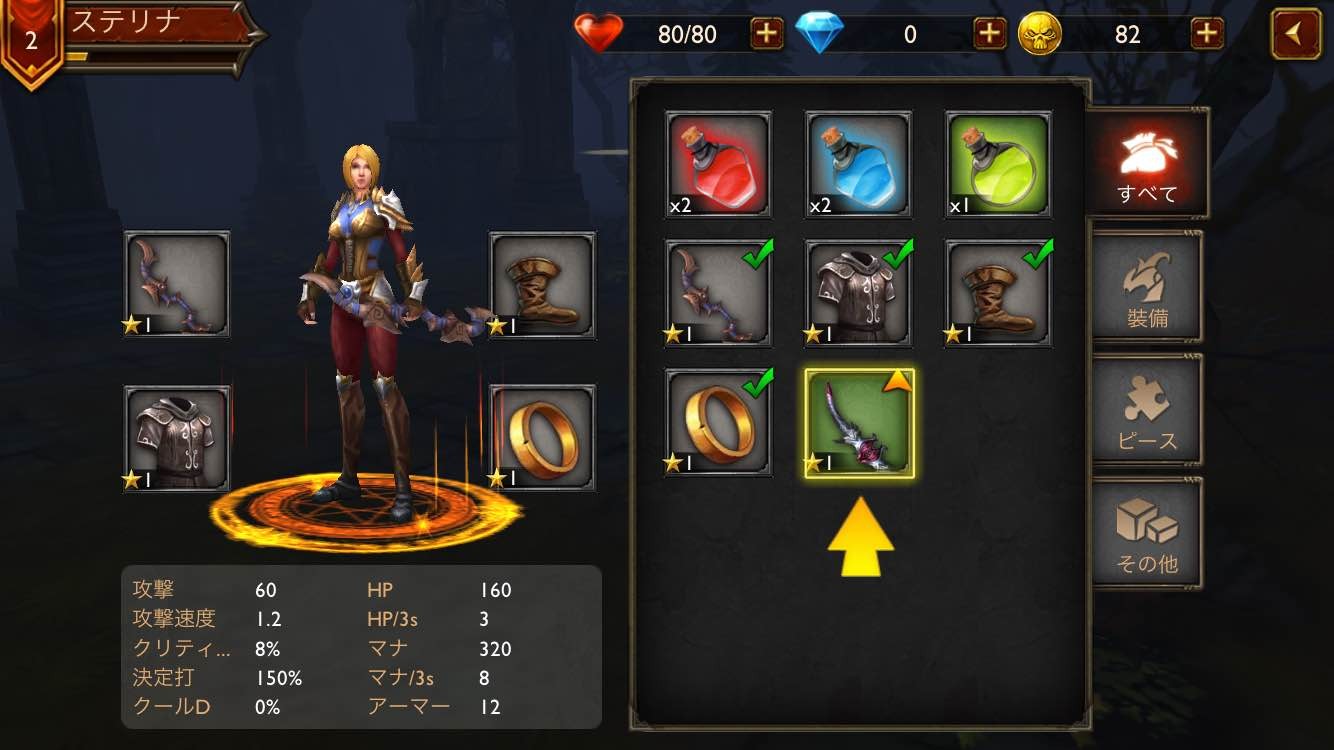The image size is (1334, 750).
Task: Choose the blue mana potion slot
Action: click(x=858, y=165)
